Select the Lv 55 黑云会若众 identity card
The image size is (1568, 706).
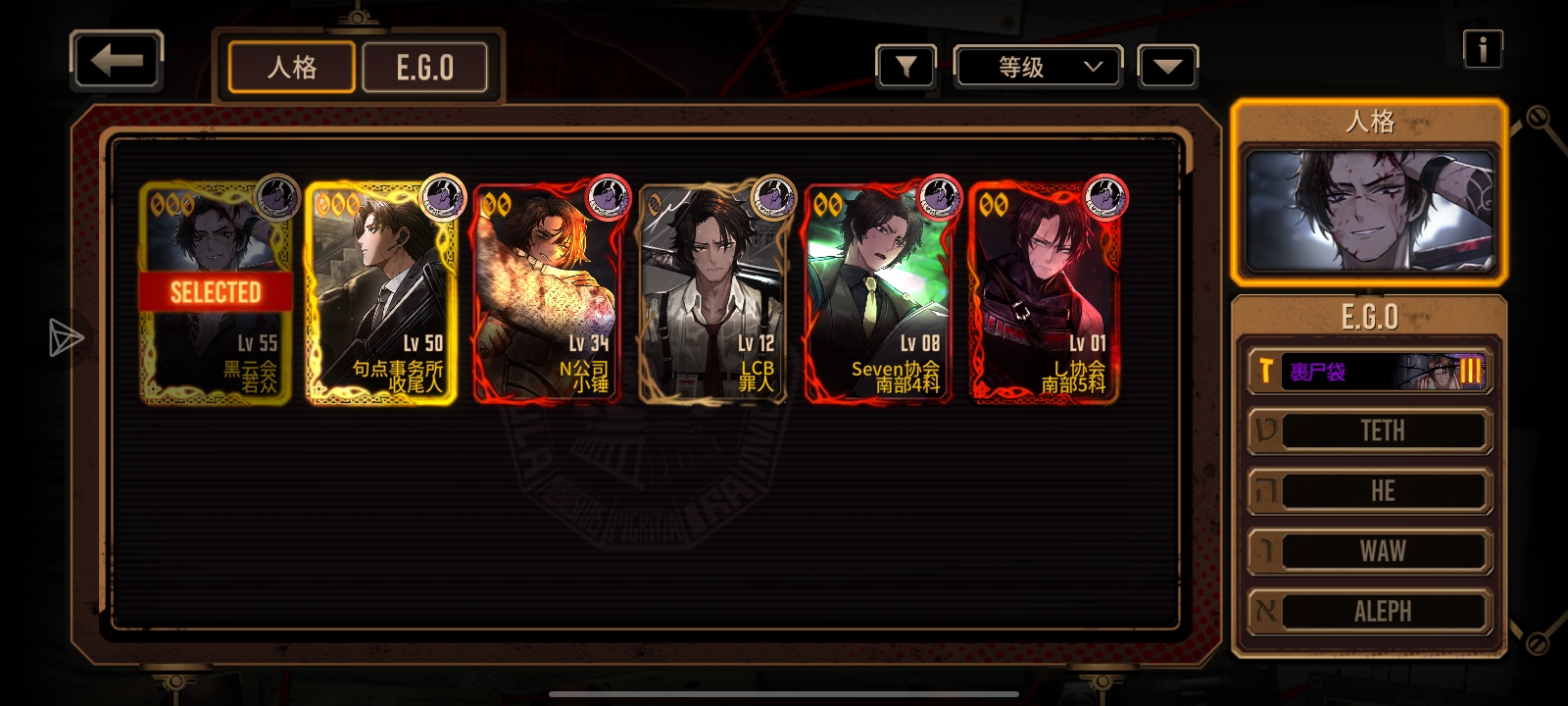coord(216,292)
